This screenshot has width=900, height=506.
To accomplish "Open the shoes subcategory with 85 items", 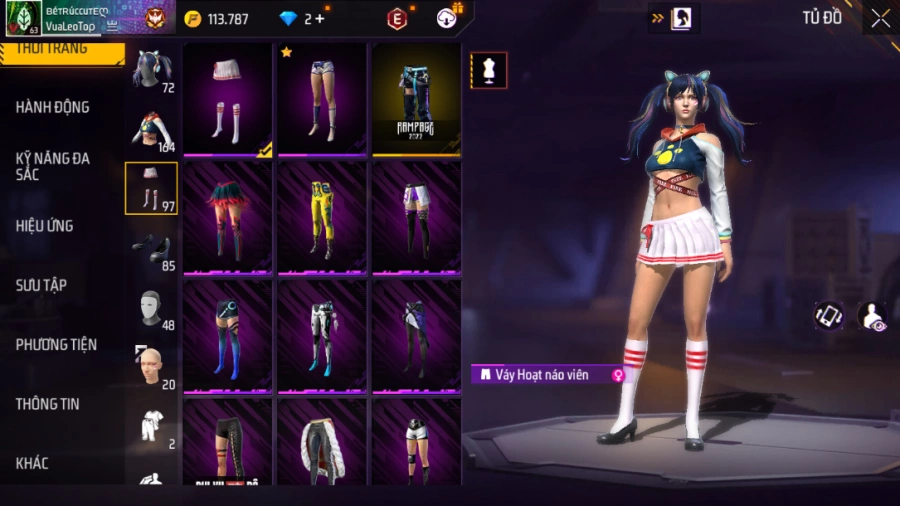I will [151, 248].
